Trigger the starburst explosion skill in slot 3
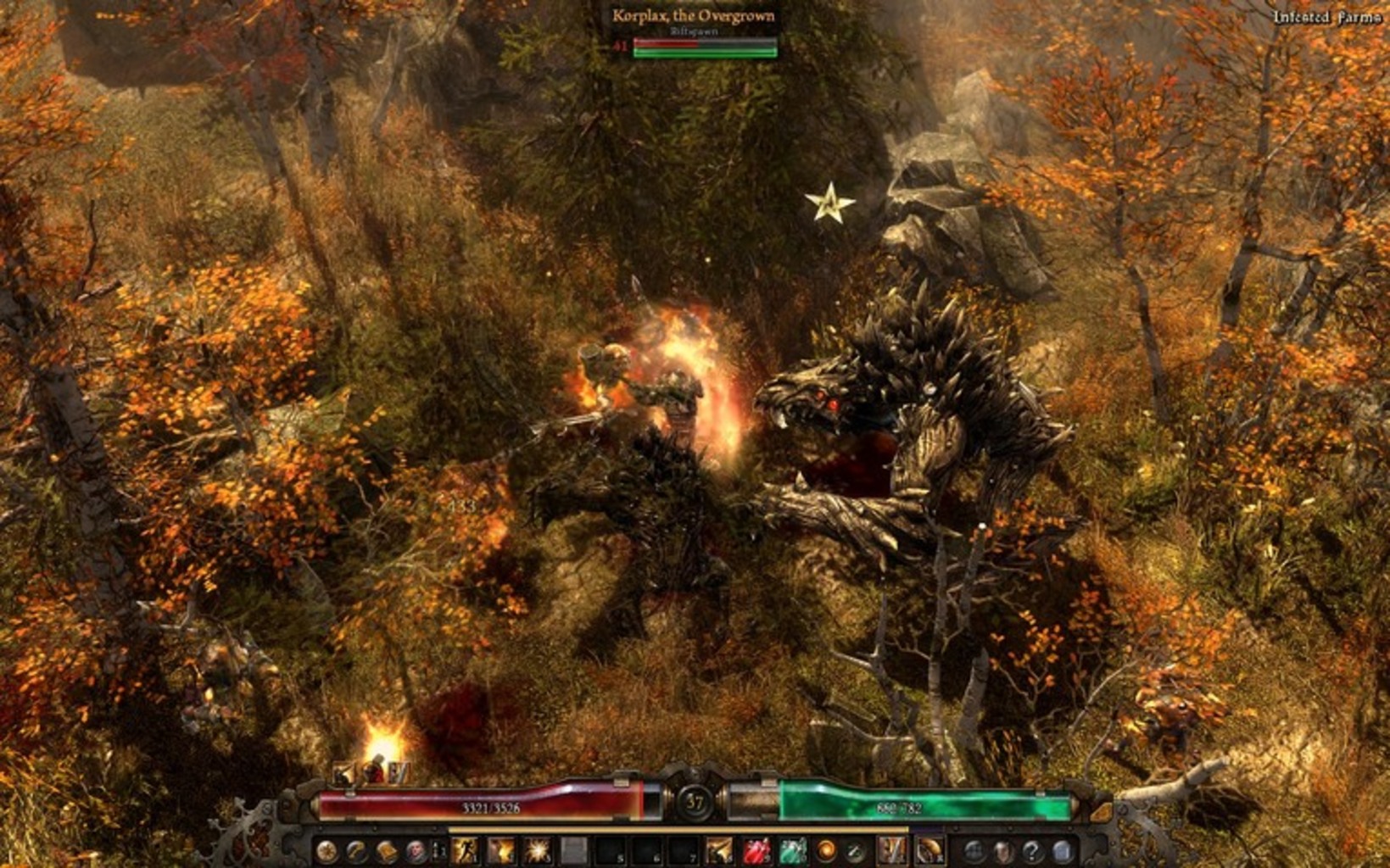The image size is (1390, 868). [x=538, y=850]
